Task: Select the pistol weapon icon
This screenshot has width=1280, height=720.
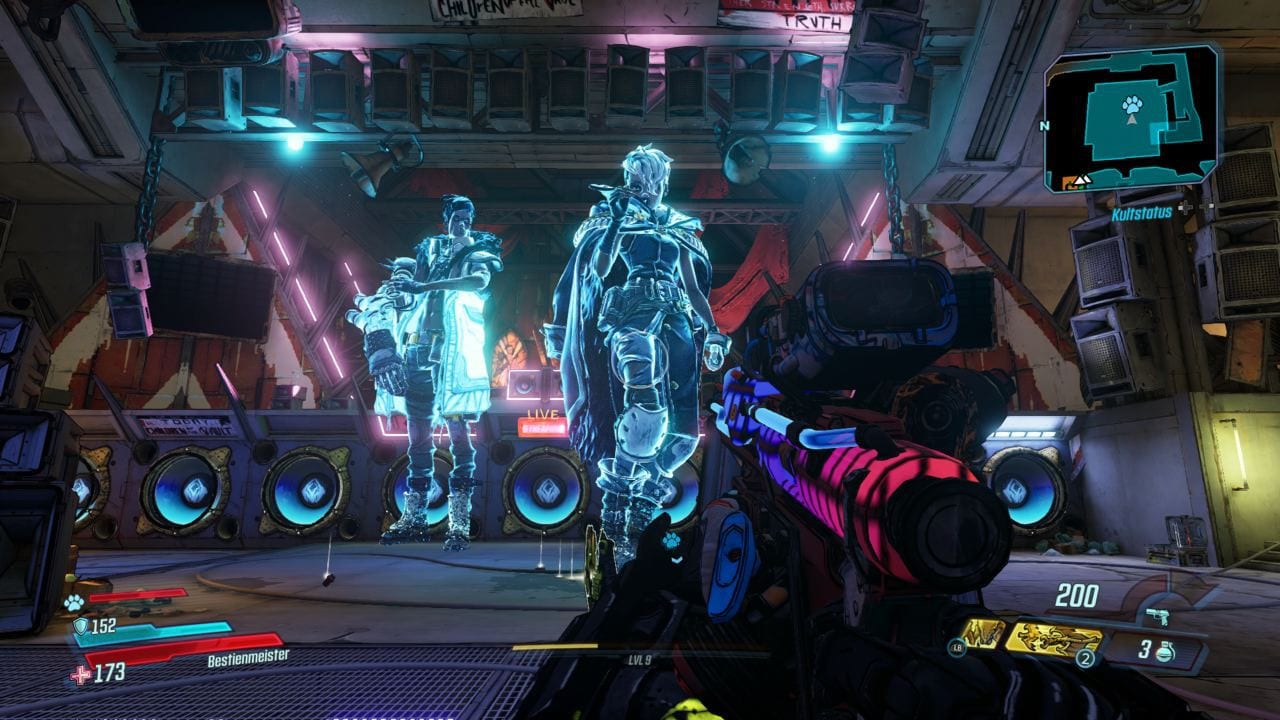Action: pos(1158,616)
